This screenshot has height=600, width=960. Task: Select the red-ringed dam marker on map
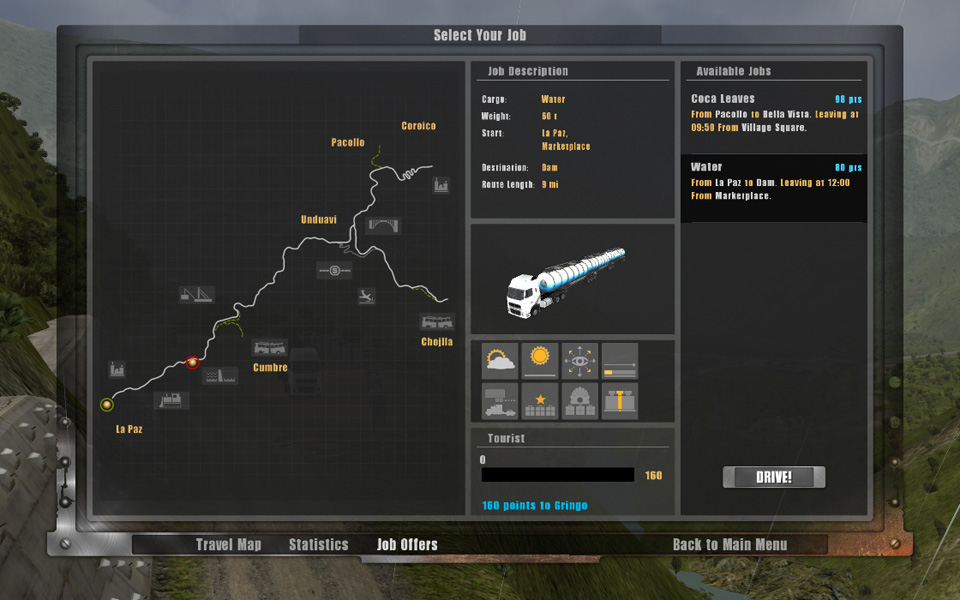[192, 363]
